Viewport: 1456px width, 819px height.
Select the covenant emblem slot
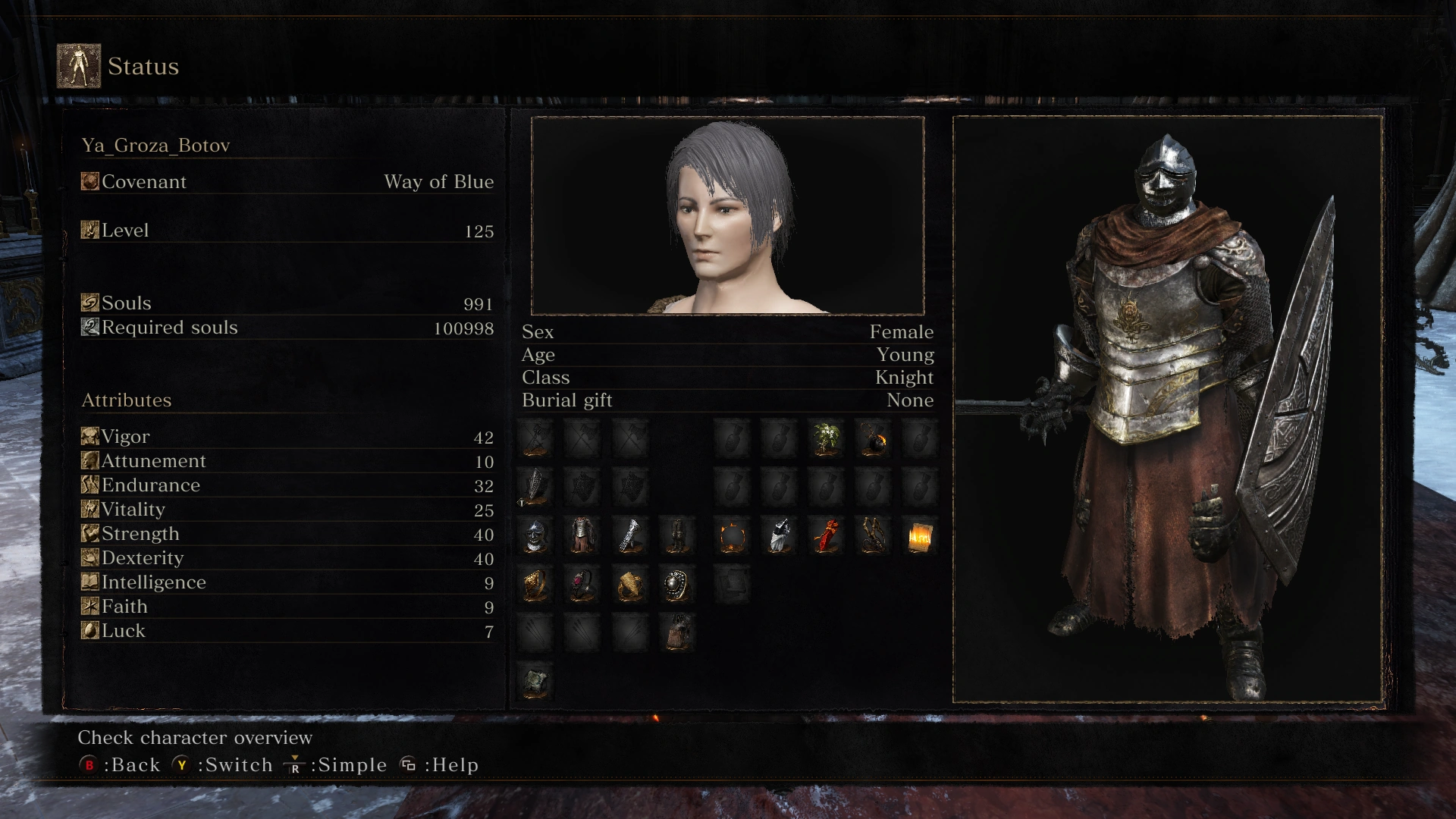click(x=535, y=681)
